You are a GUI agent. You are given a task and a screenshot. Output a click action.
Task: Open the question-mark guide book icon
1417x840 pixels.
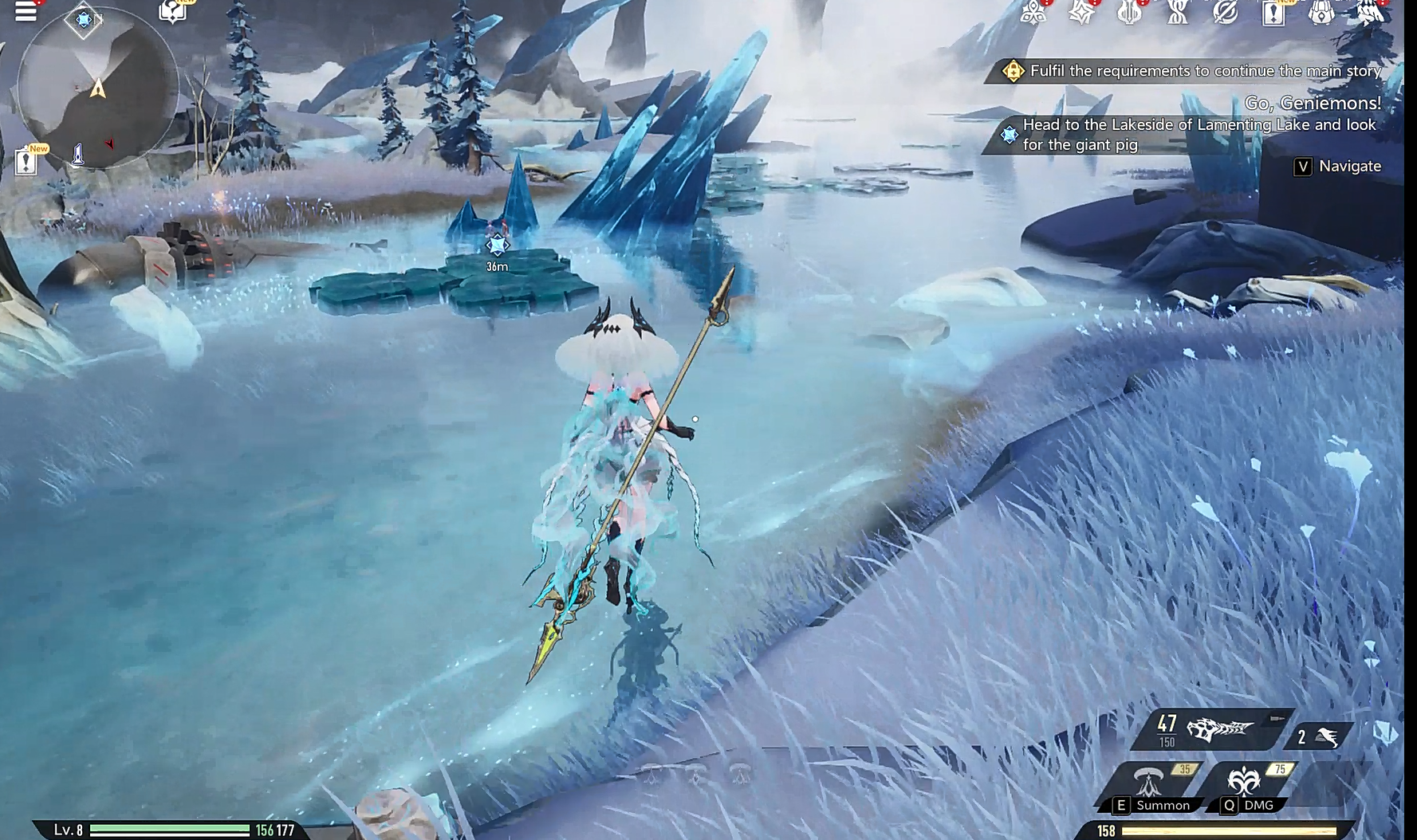pyautogui.click(x=172, y=11)
